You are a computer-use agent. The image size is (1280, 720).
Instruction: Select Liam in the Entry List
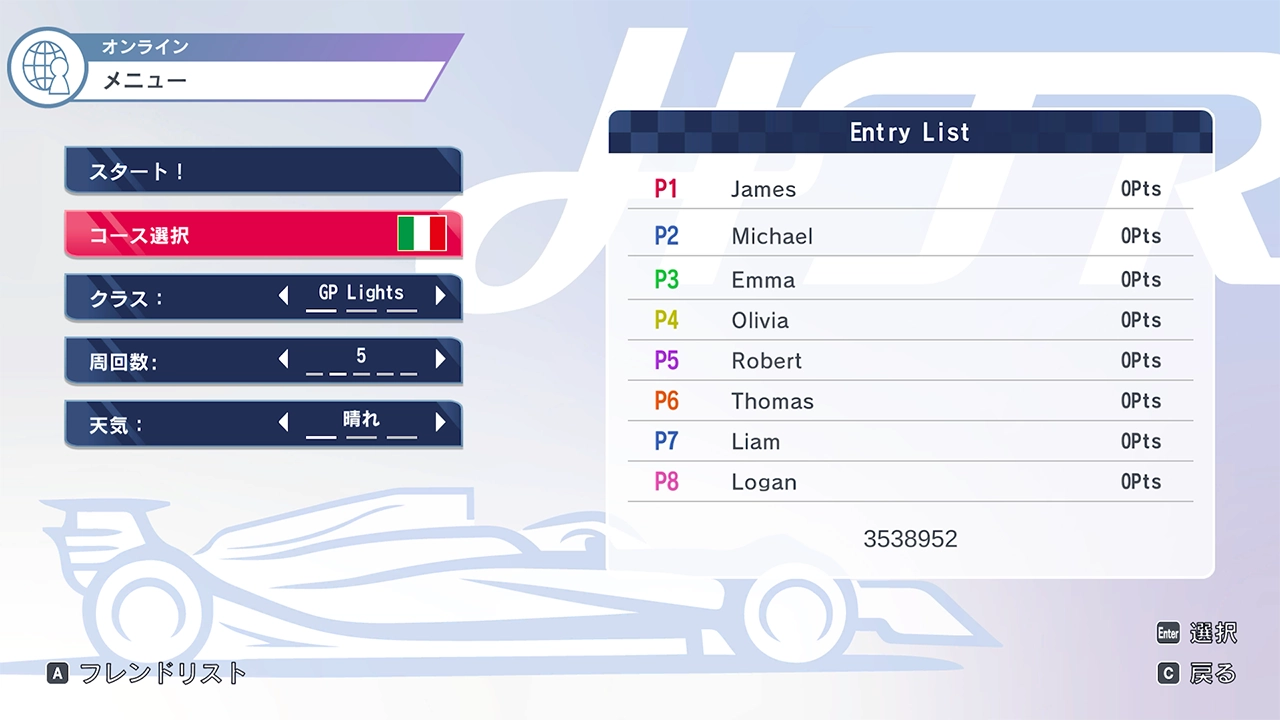click(910, 442)
